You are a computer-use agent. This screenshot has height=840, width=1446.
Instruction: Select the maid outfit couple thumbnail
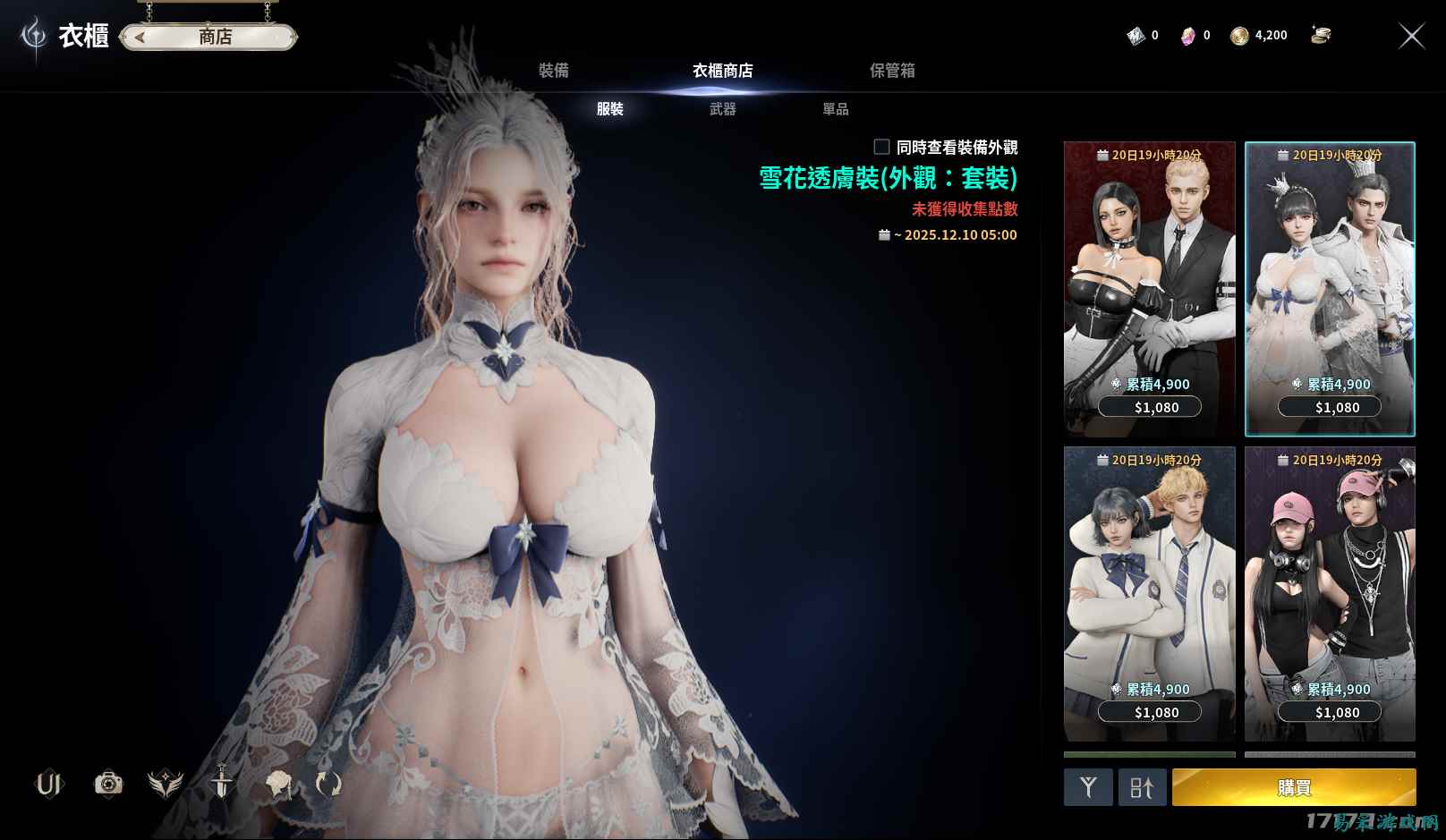(1149, 277)
